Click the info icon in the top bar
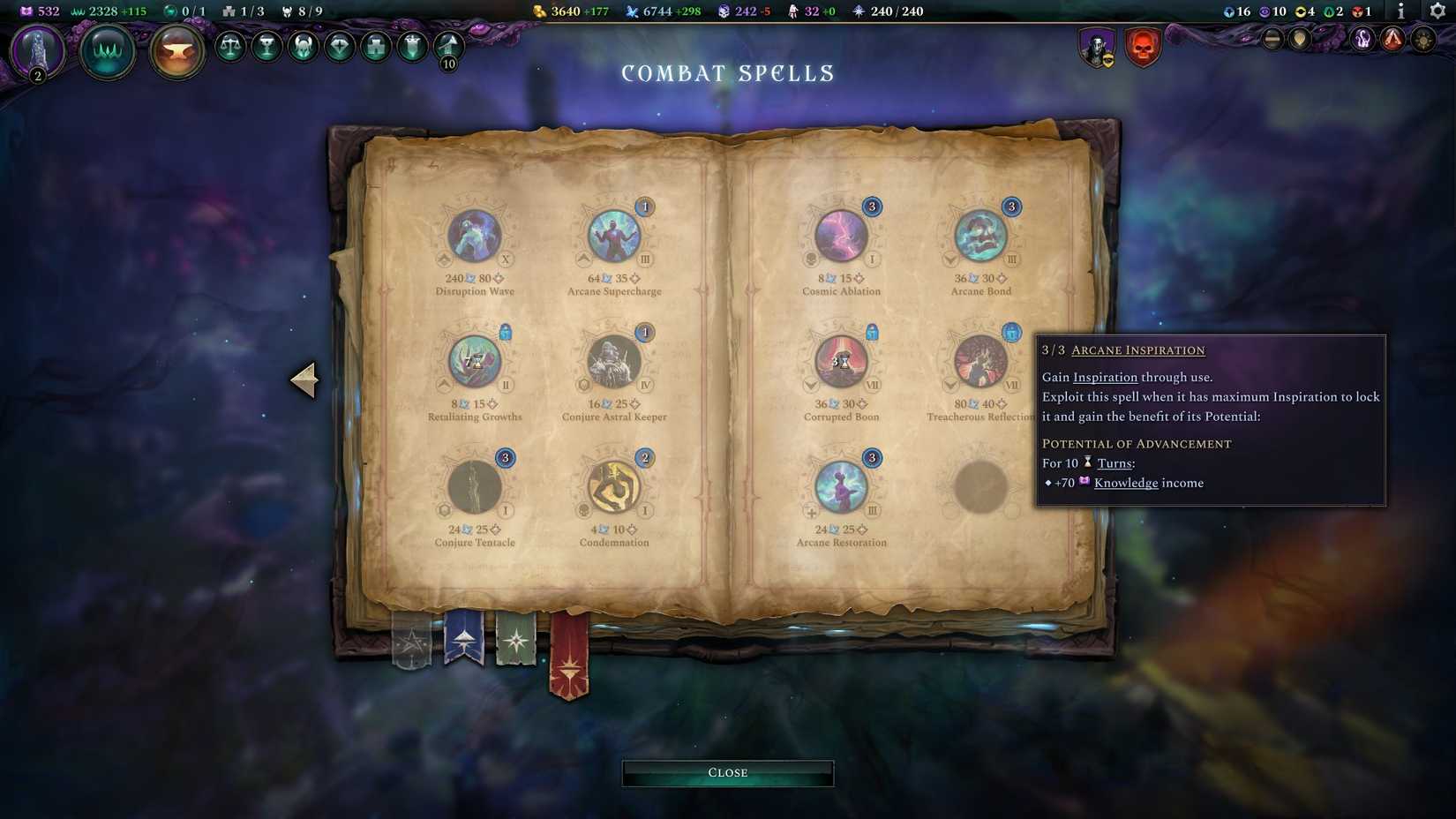Viewport: 1456px width, 819px height. (1400, 12)
